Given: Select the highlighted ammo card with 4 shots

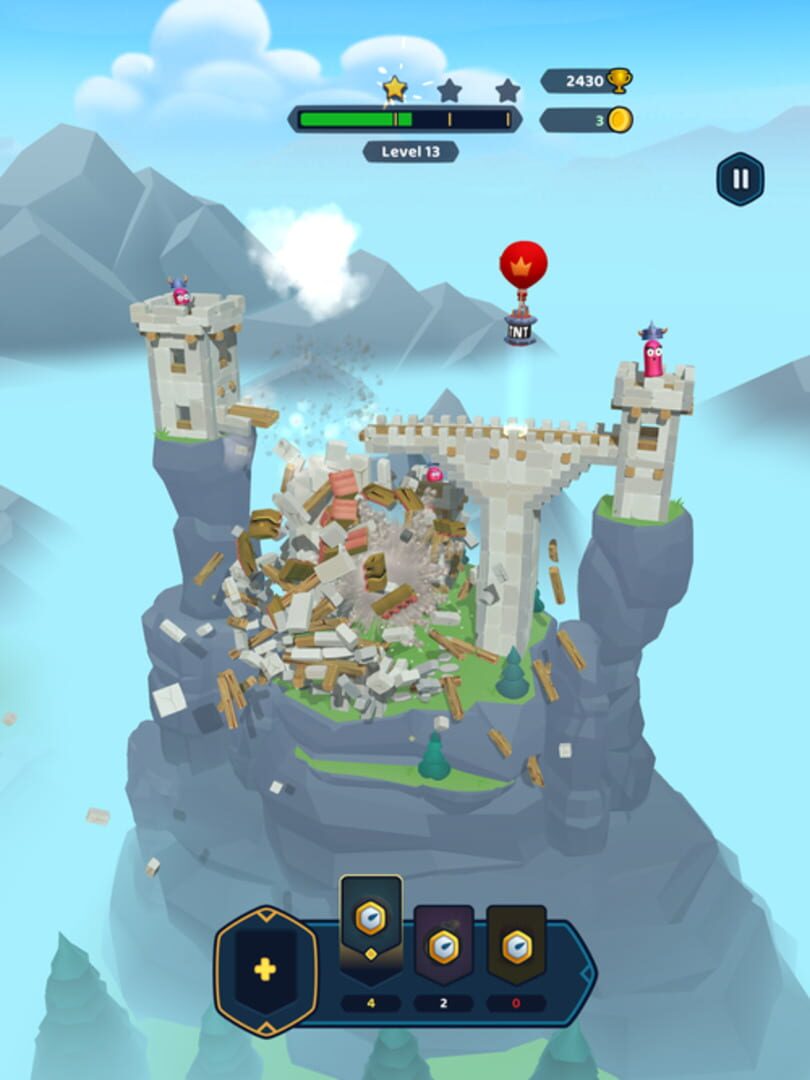Looking at the screenshot, I should [371, 925].
